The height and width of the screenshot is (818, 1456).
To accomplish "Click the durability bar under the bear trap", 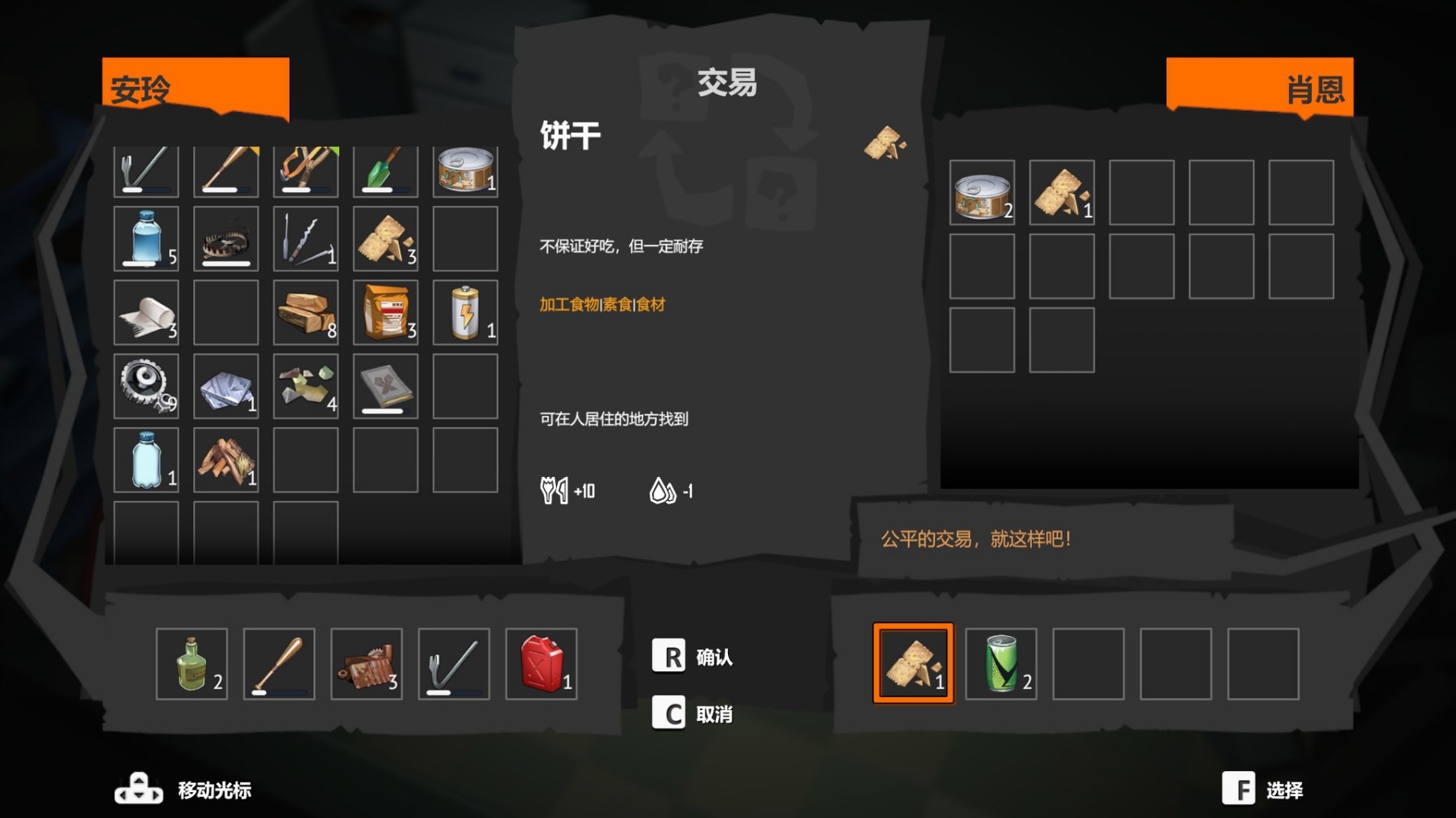I will click(x=225, y=264).
